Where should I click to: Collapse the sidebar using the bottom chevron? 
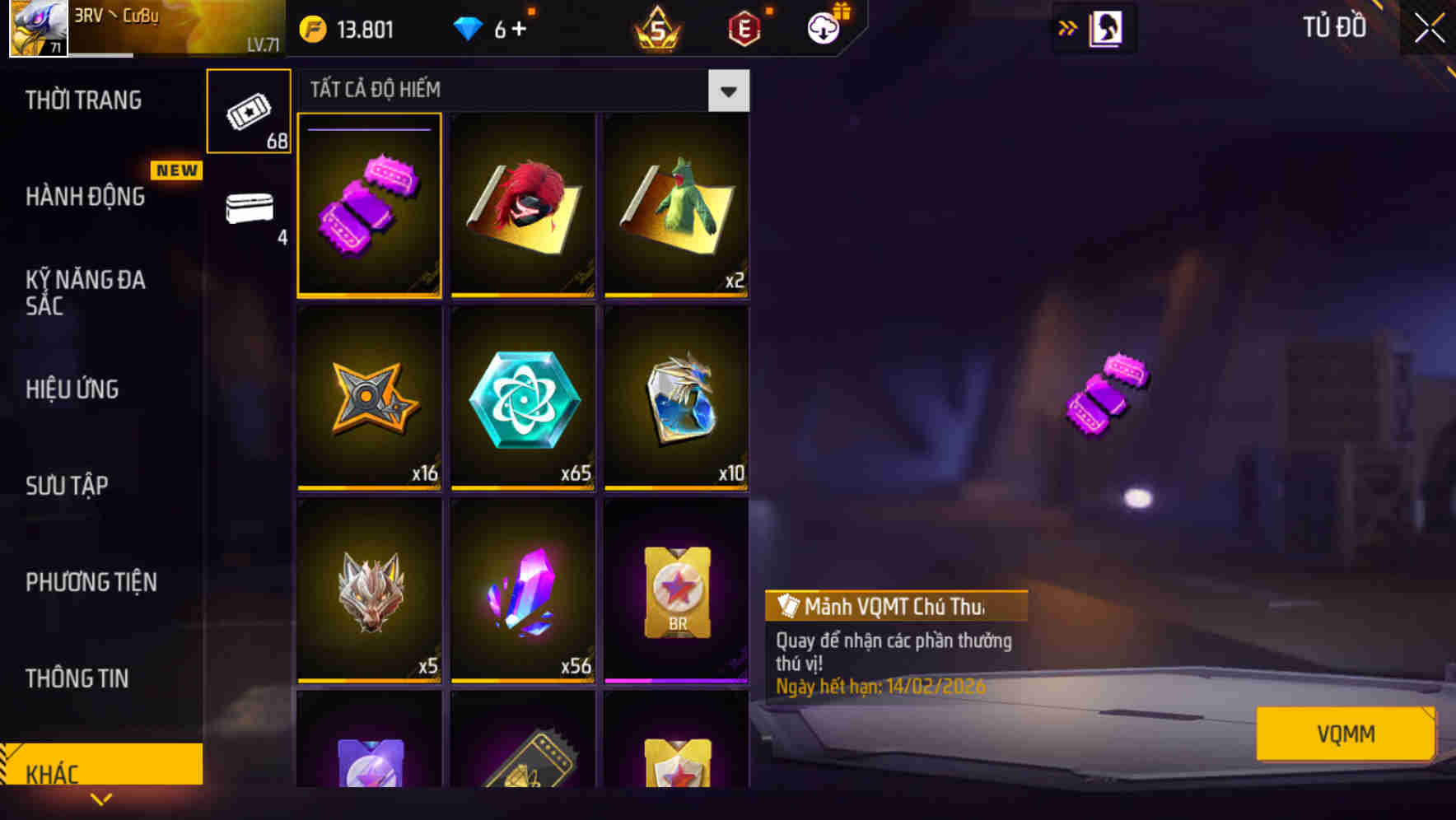pyautogui.click(x=101, y=800)
